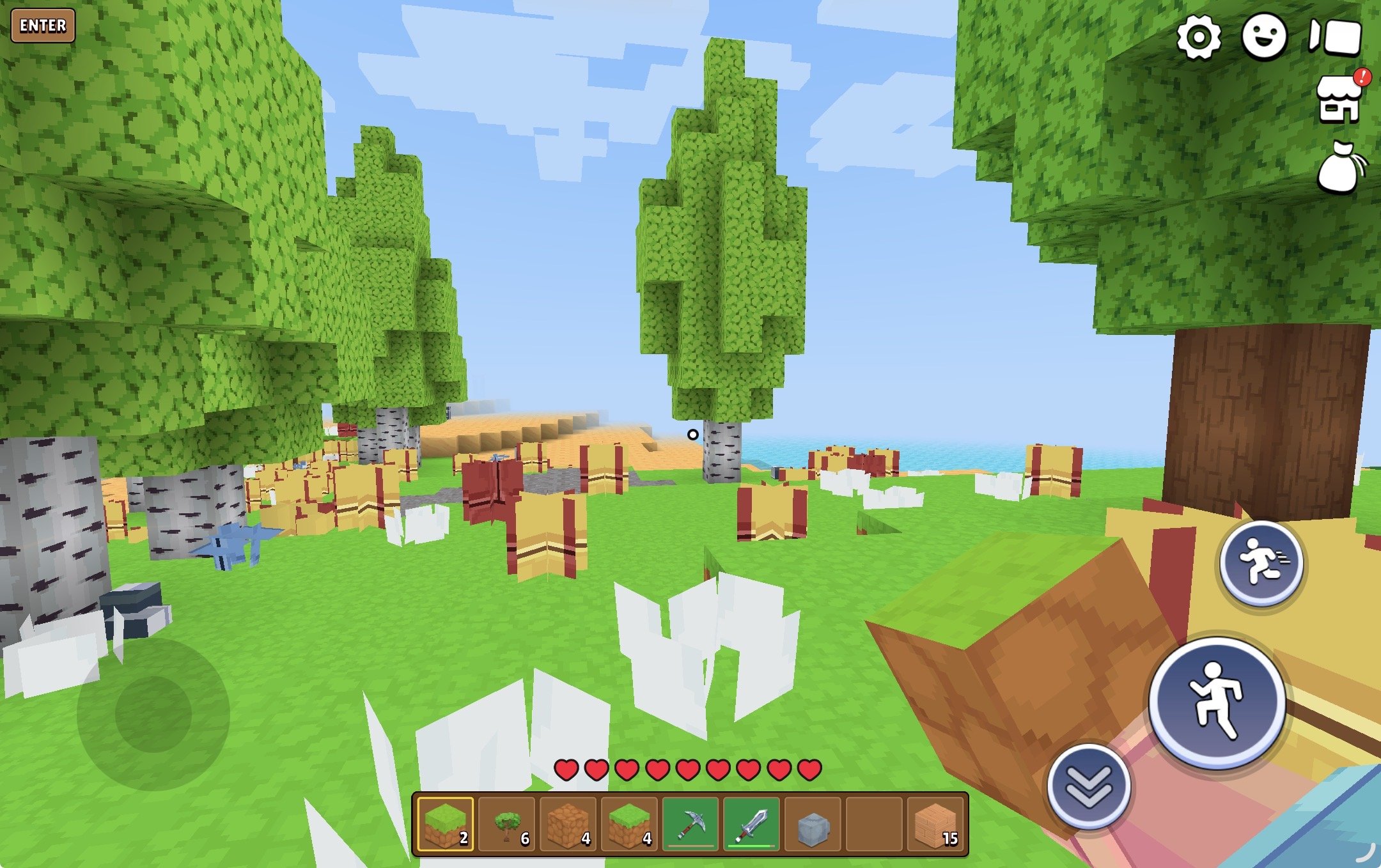Select the highlighted grass block stack of 2
1381x868 pixels.
(x=446, y=825)
